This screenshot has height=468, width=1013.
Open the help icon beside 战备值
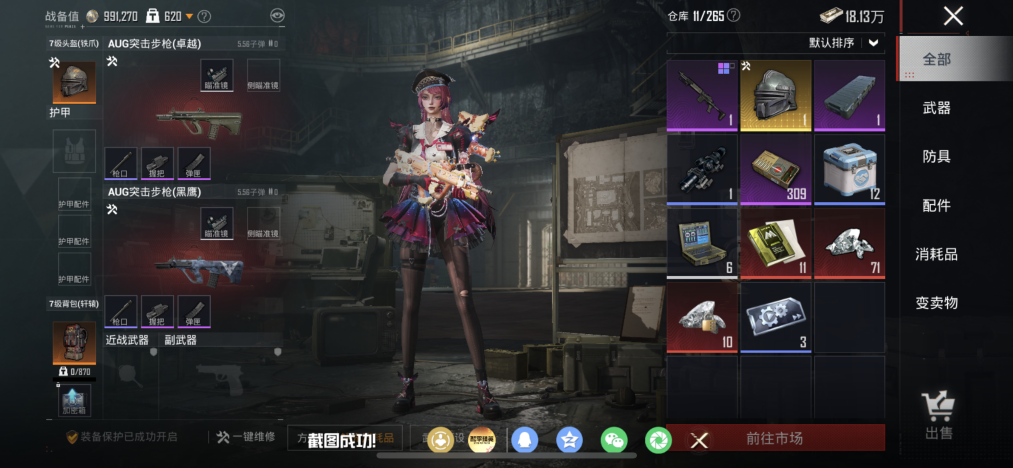205,16
